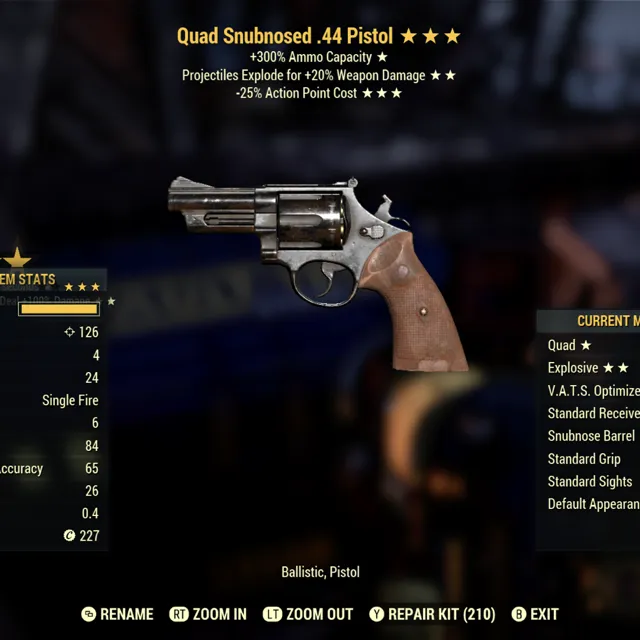Select the Standard Receiver mod row
Image resolution: width=640 pixels, height=640 pixels.
point(593,413)
